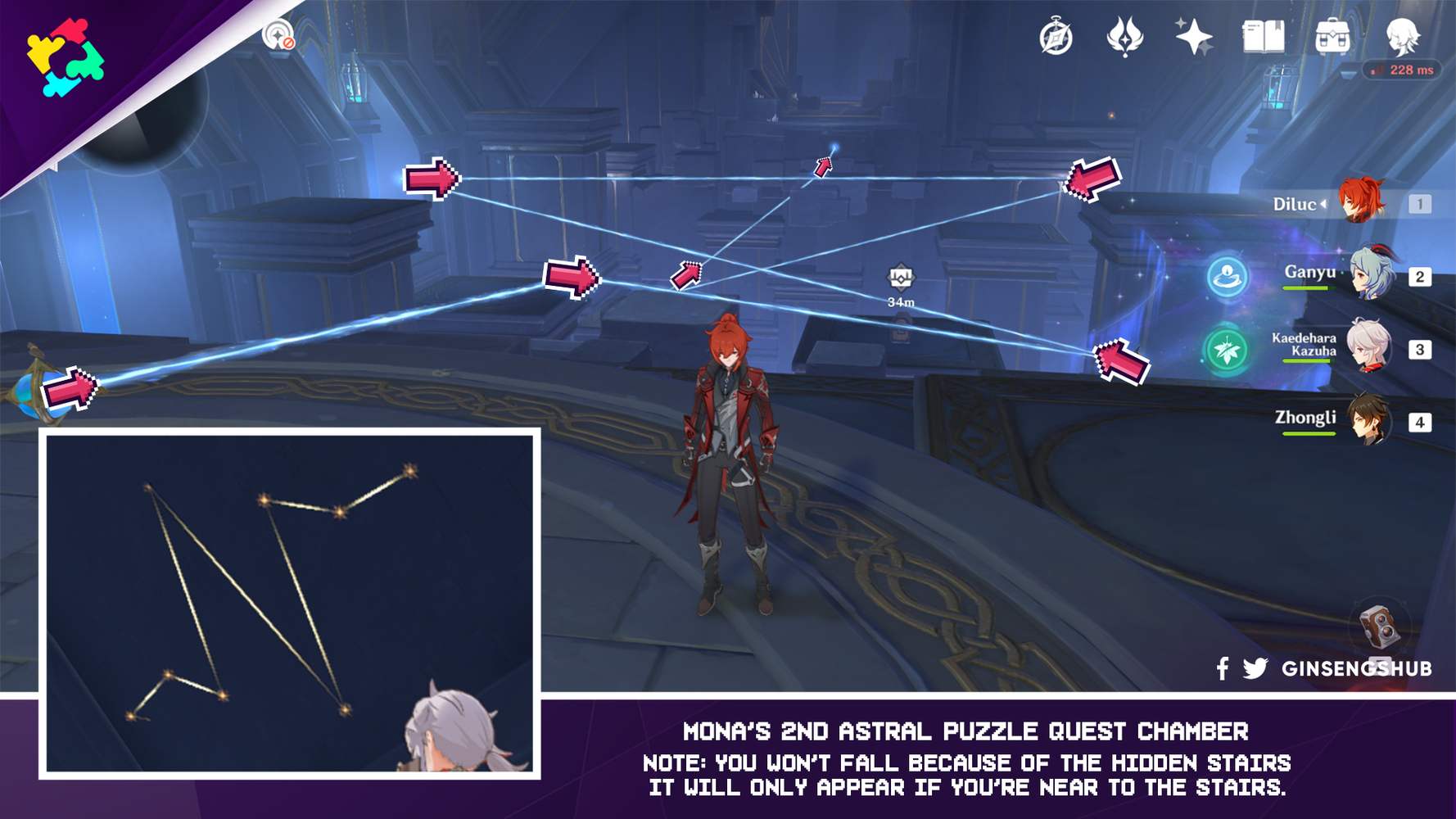Click the winged Events emblem icon
The height and width of the screenshot is (819, 1456).
(1125, 37)
